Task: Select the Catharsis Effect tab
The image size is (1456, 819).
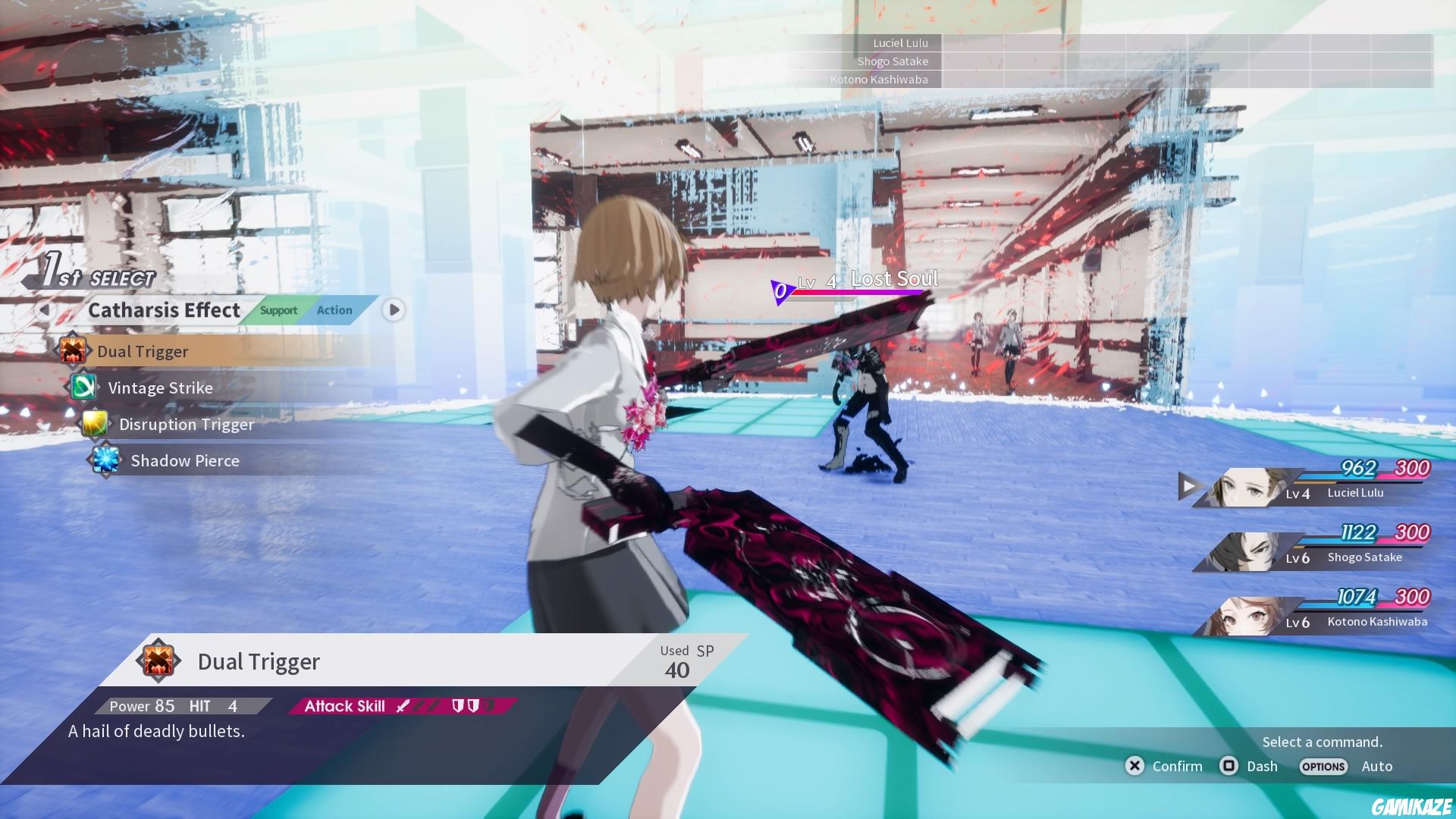Action: 163,309
